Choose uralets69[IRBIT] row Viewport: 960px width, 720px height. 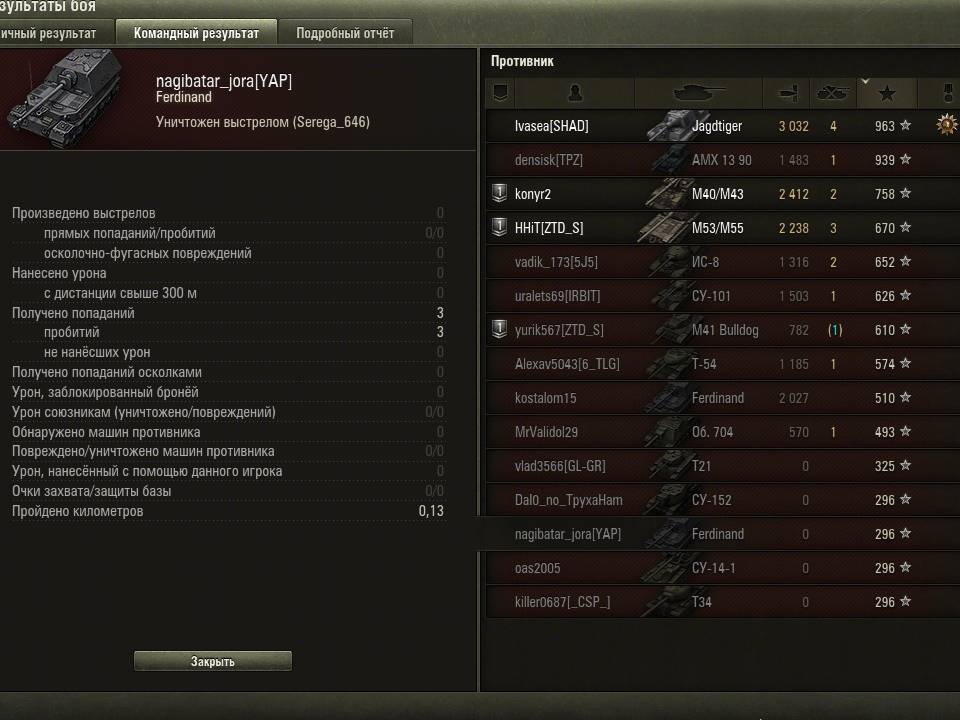point(558,296)
